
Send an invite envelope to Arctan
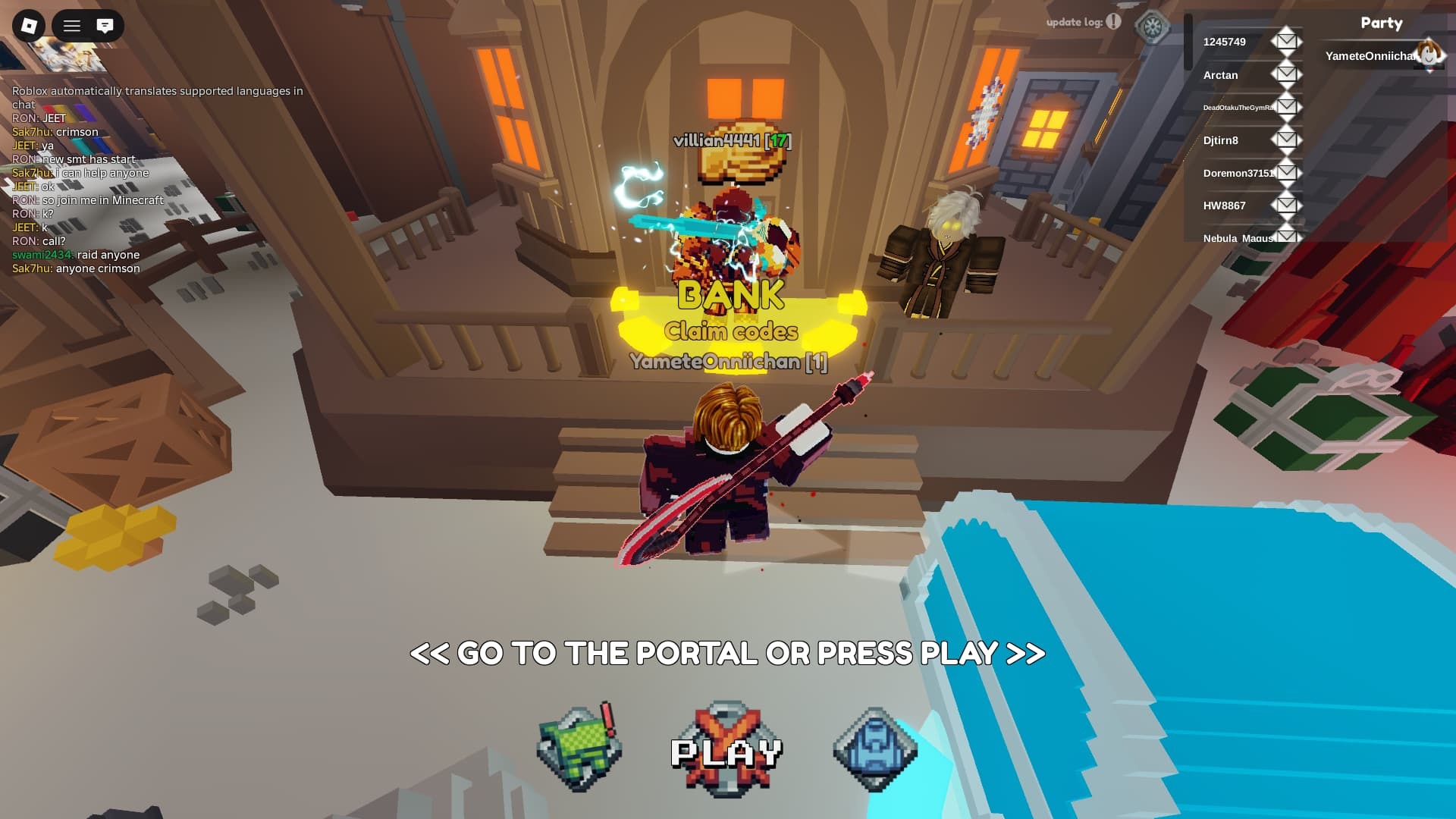pos(1286,73)
